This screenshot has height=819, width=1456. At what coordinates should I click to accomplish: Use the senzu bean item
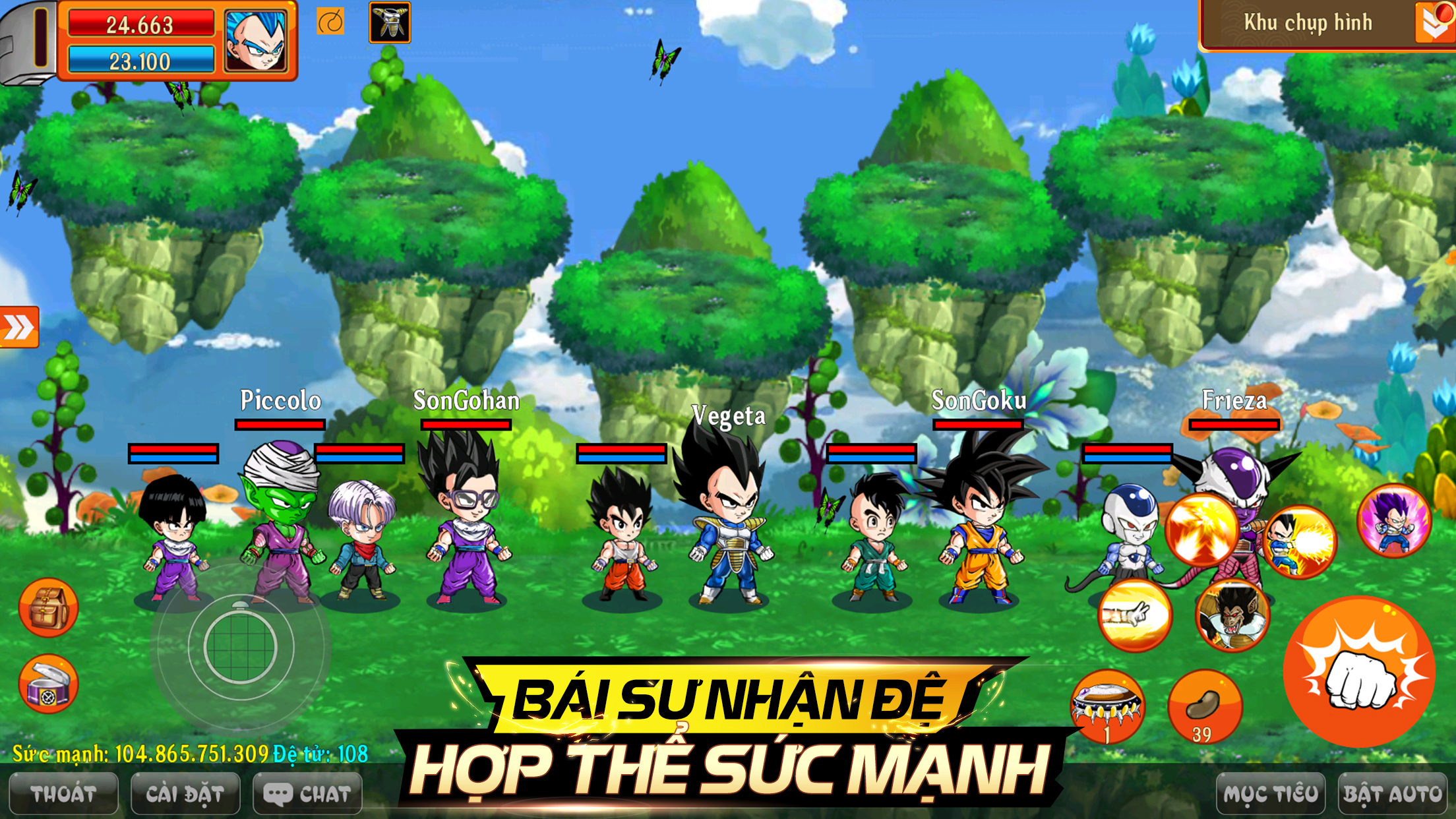[1205, 706]
